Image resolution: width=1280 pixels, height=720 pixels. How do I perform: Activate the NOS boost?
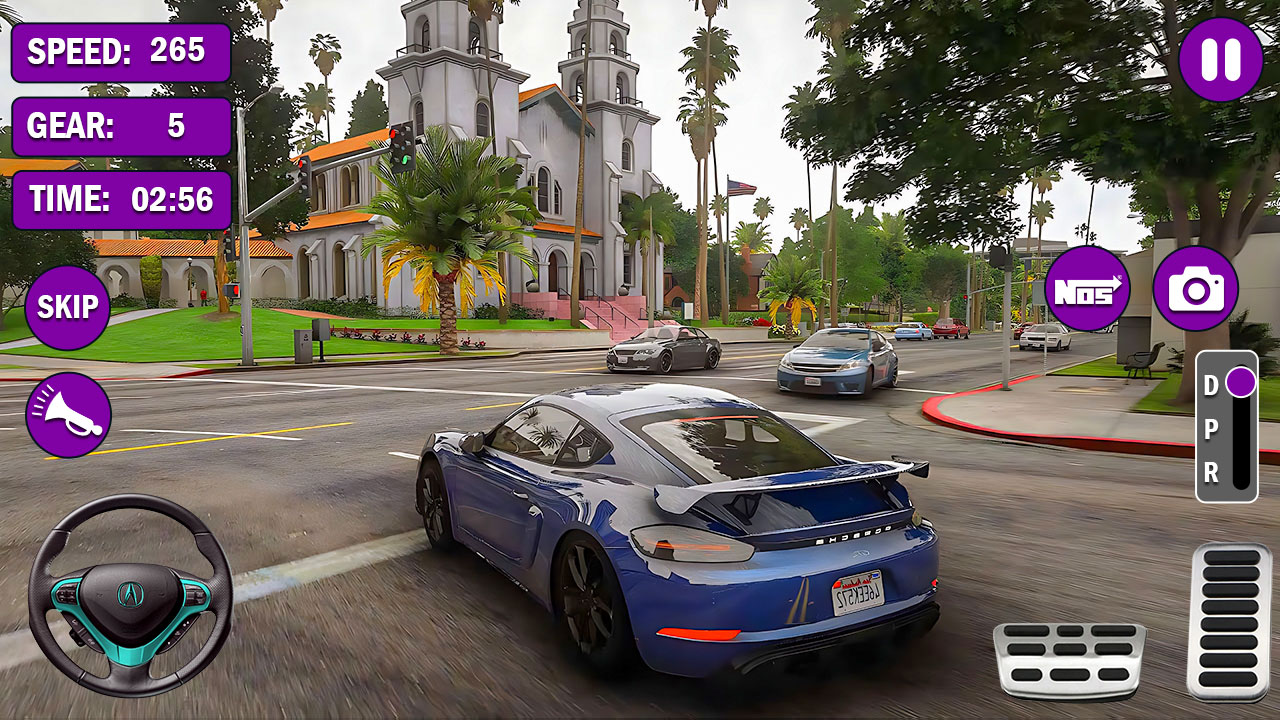pos(1089,291)
